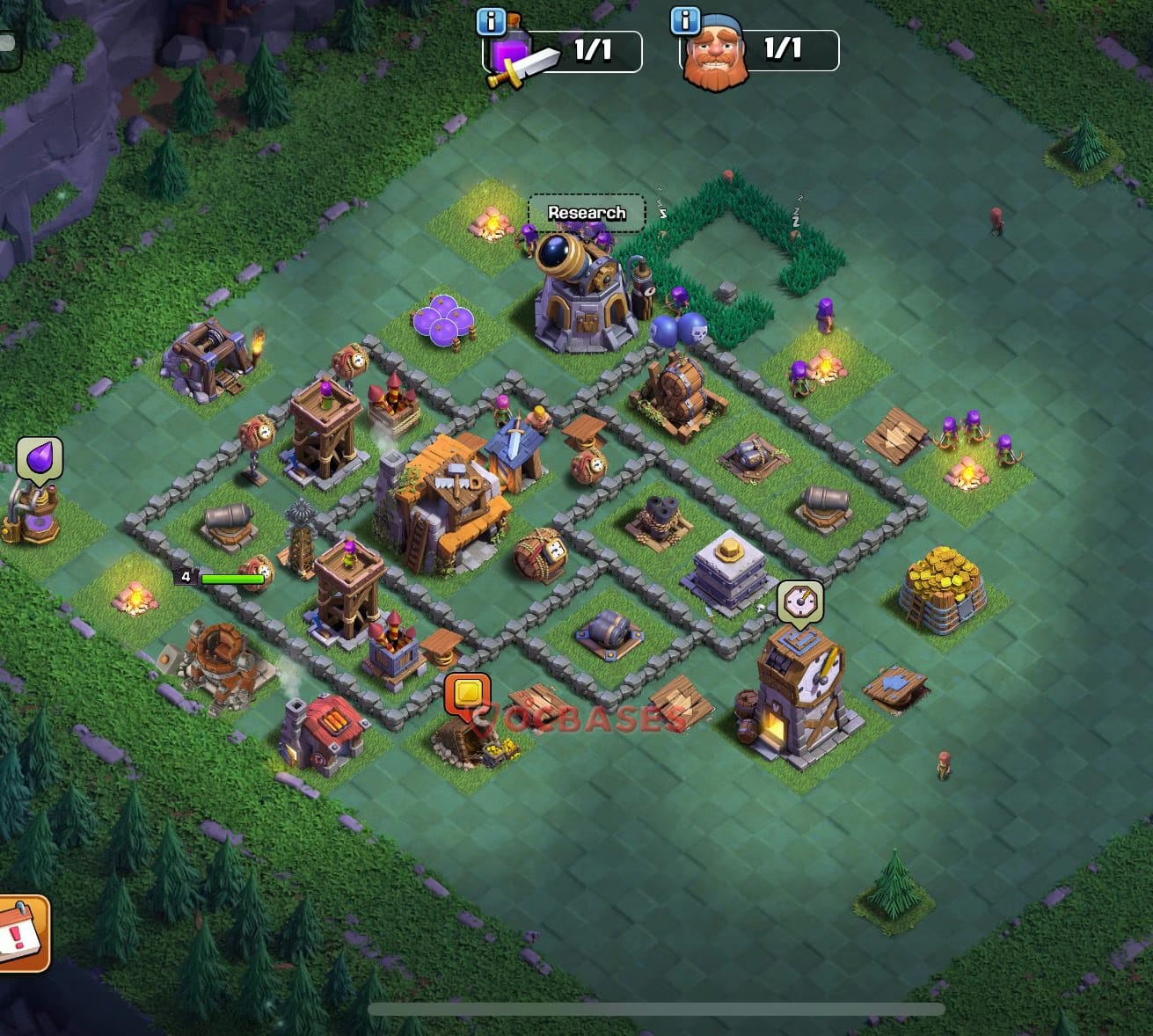Tap the info icon beside the Battle Machine portrait
Screen dimensions: 1153x1036
[x=685, y=19]
